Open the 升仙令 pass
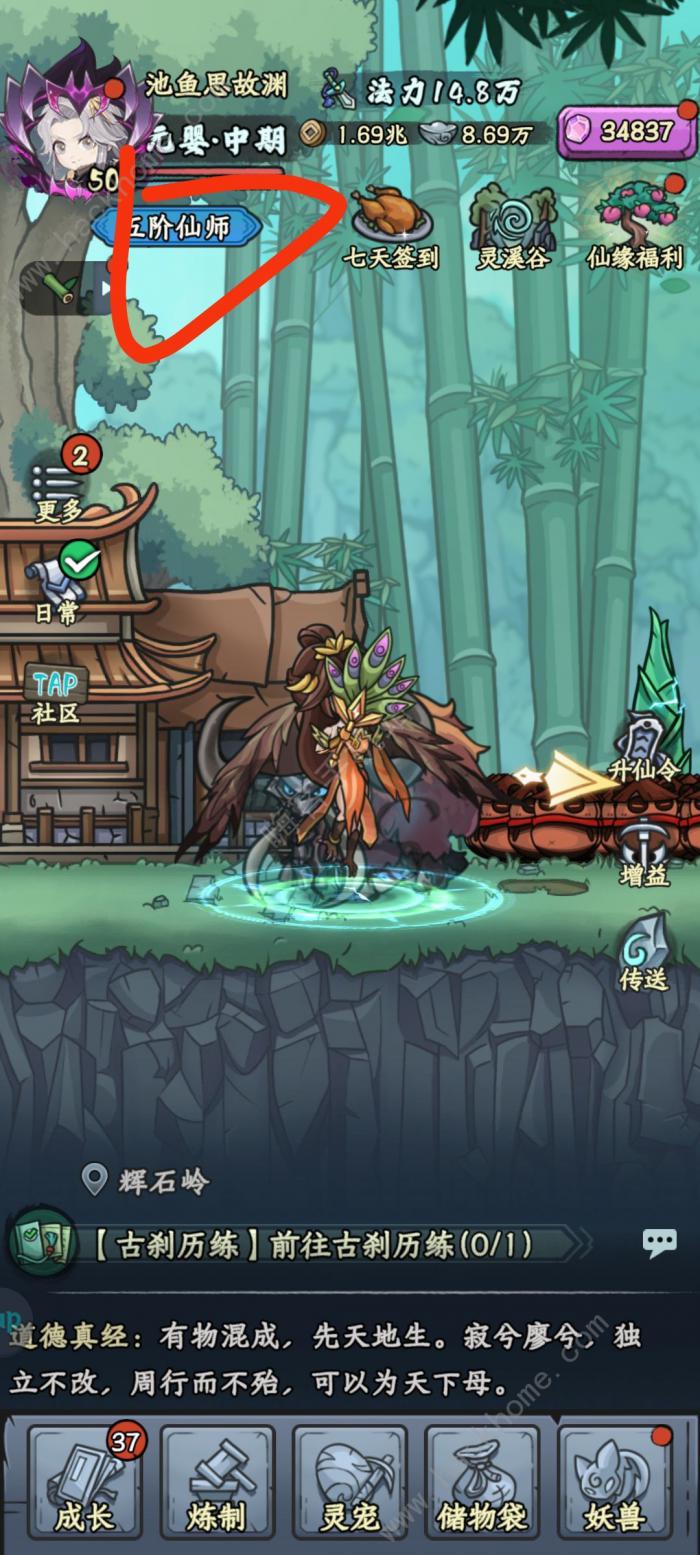The image size is (700, 1555). coord(641,750)
